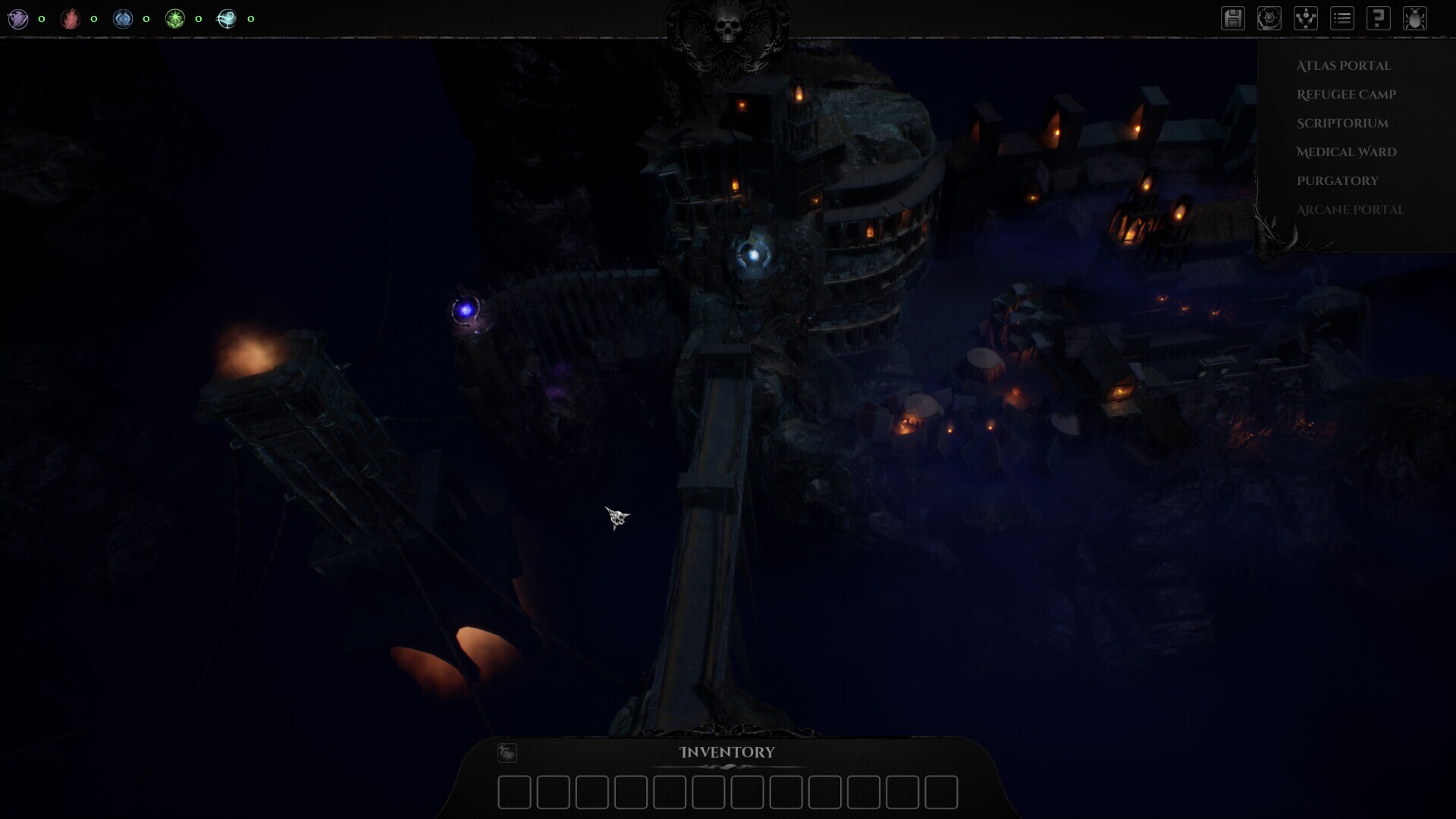The image size is (1456, 819).
Task: Select the purple-blue orb map marker
Action: pyautogui.click(x=466, y=309)
